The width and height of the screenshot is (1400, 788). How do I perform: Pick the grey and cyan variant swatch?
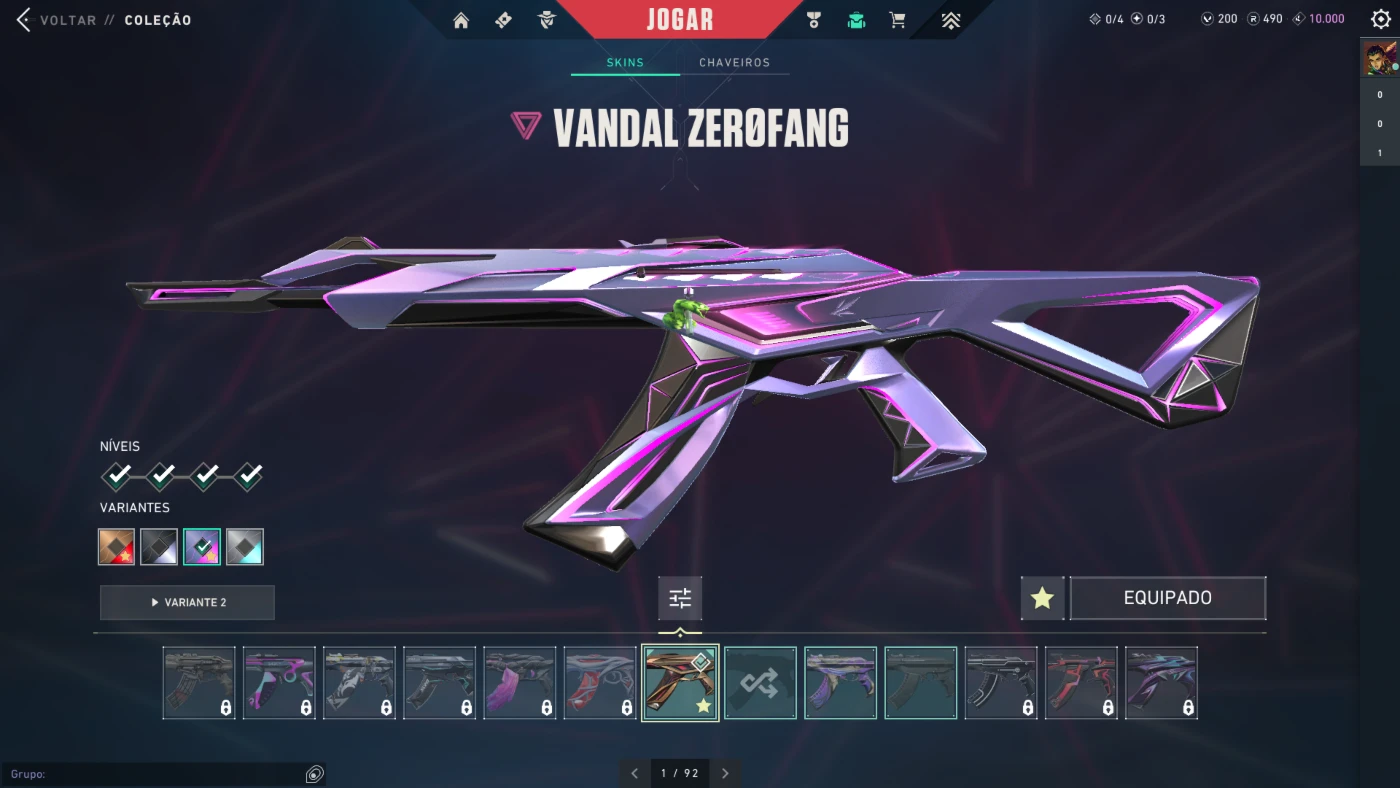pos(245,547)
